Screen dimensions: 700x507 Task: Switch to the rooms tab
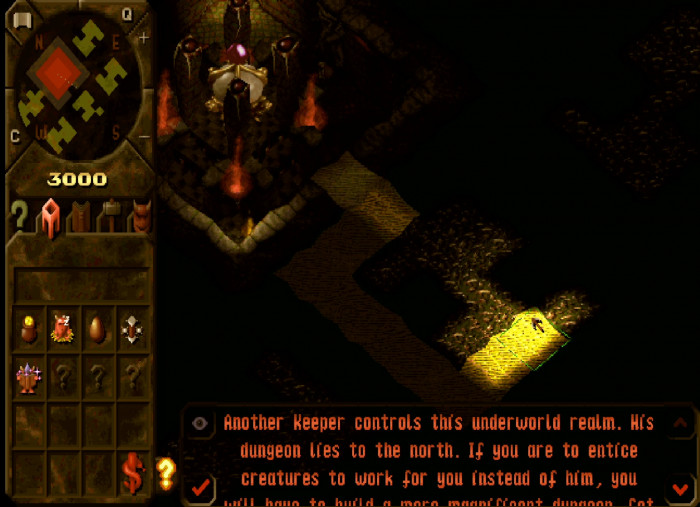pyautogui.click(x=49, y=216)
